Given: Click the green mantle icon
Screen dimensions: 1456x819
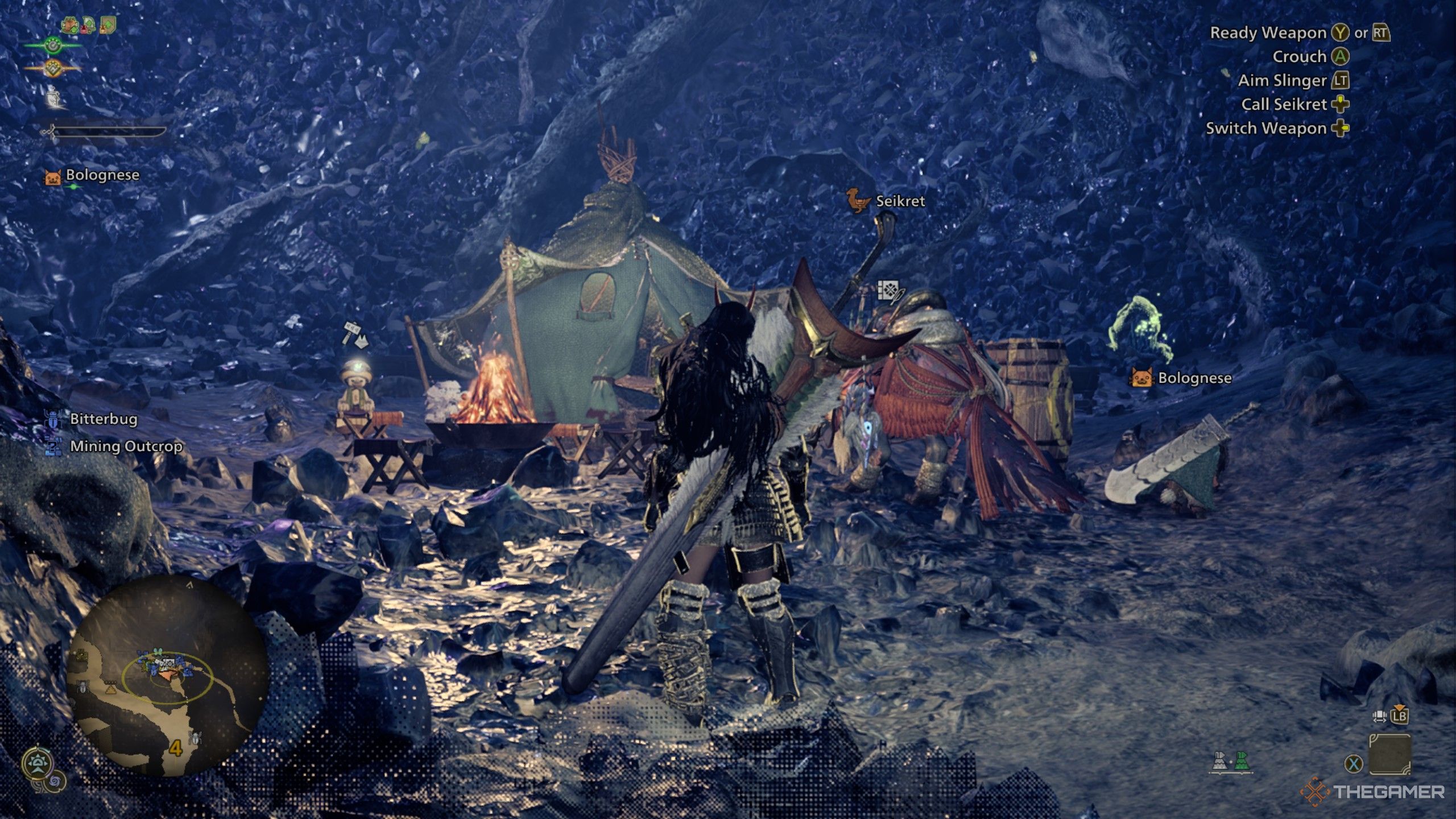Looking at the screenshot, I should point(1241,761).
